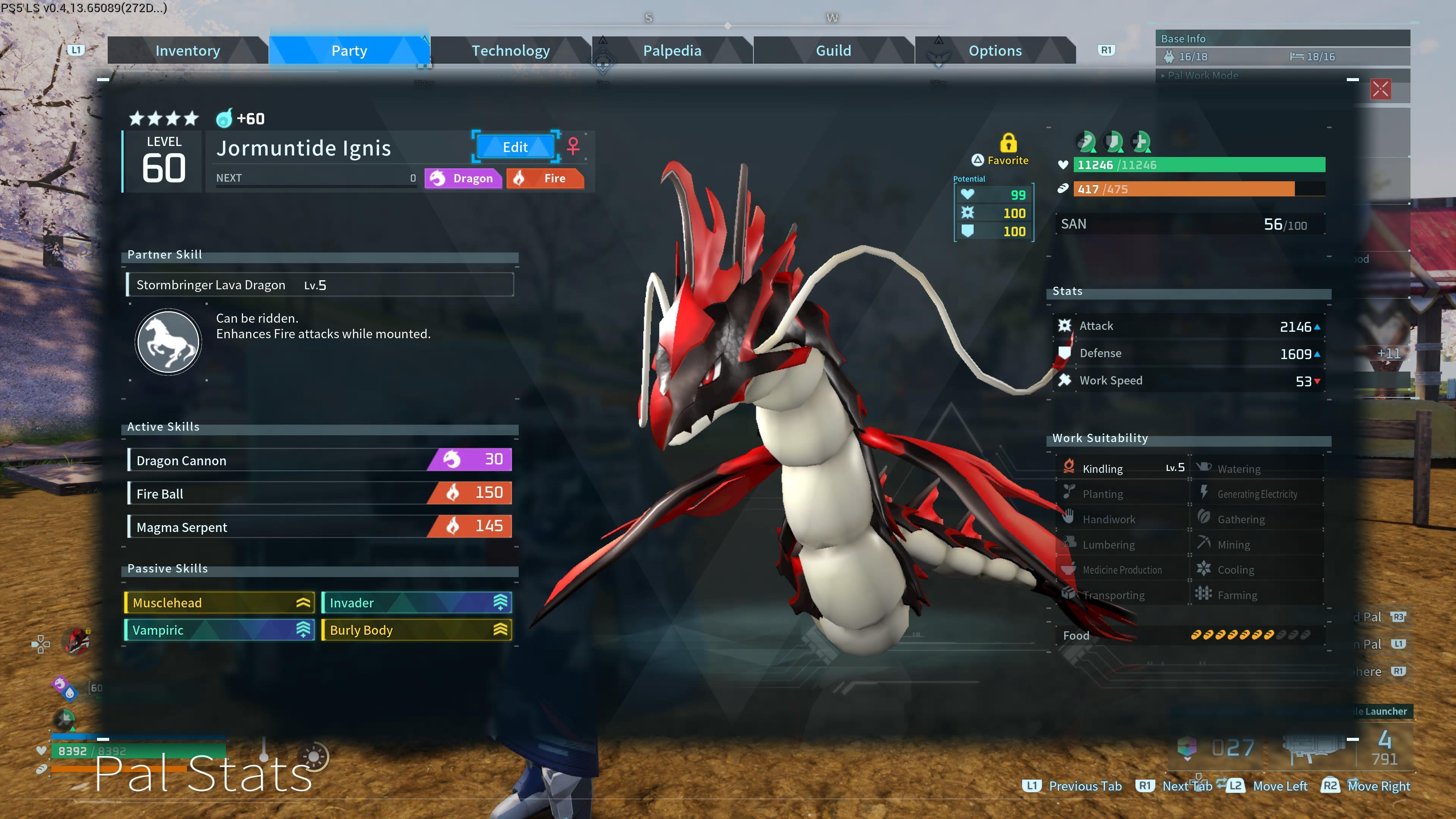The width and height of the screenshot is (1456, 819).
Task: Click the horse riding partner skill icon
Action: pyautogui.click(x=168, y=341)
